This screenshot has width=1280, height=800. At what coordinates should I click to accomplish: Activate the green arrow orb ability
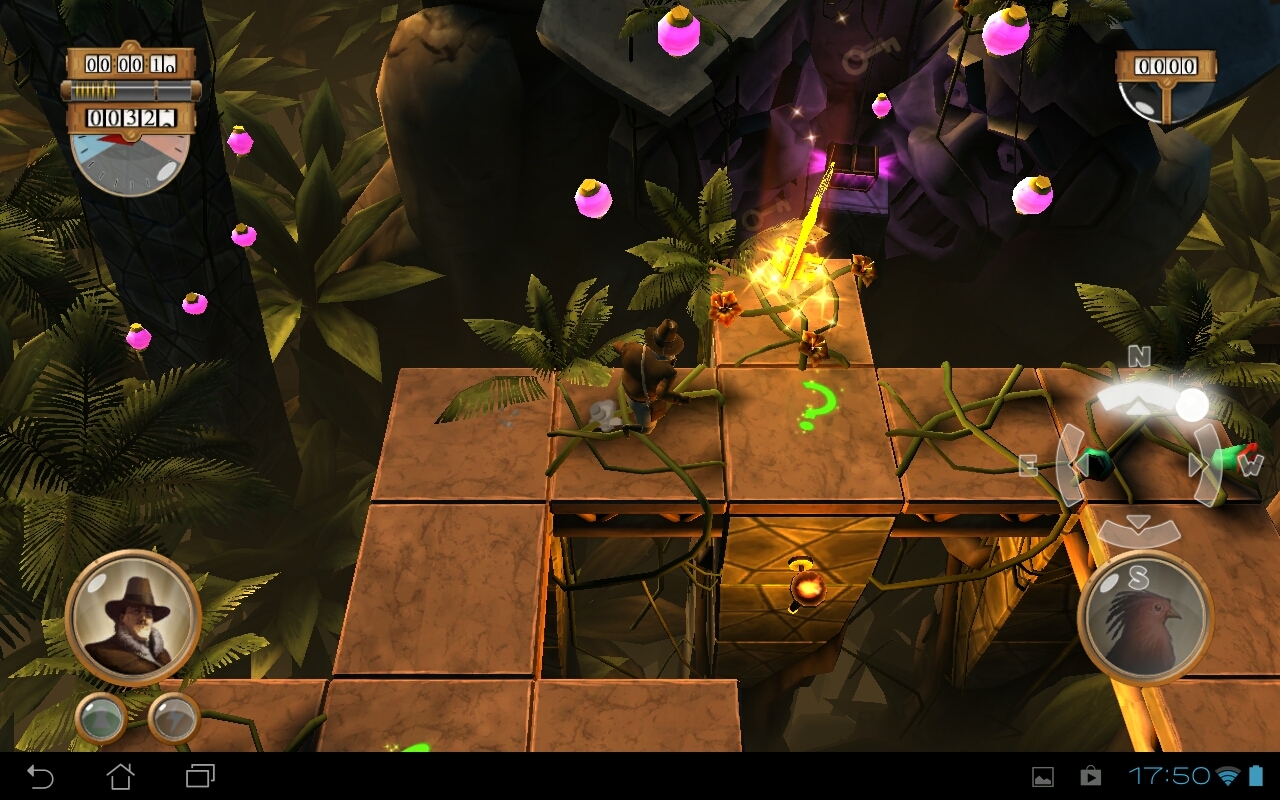(x=101, y=718)
